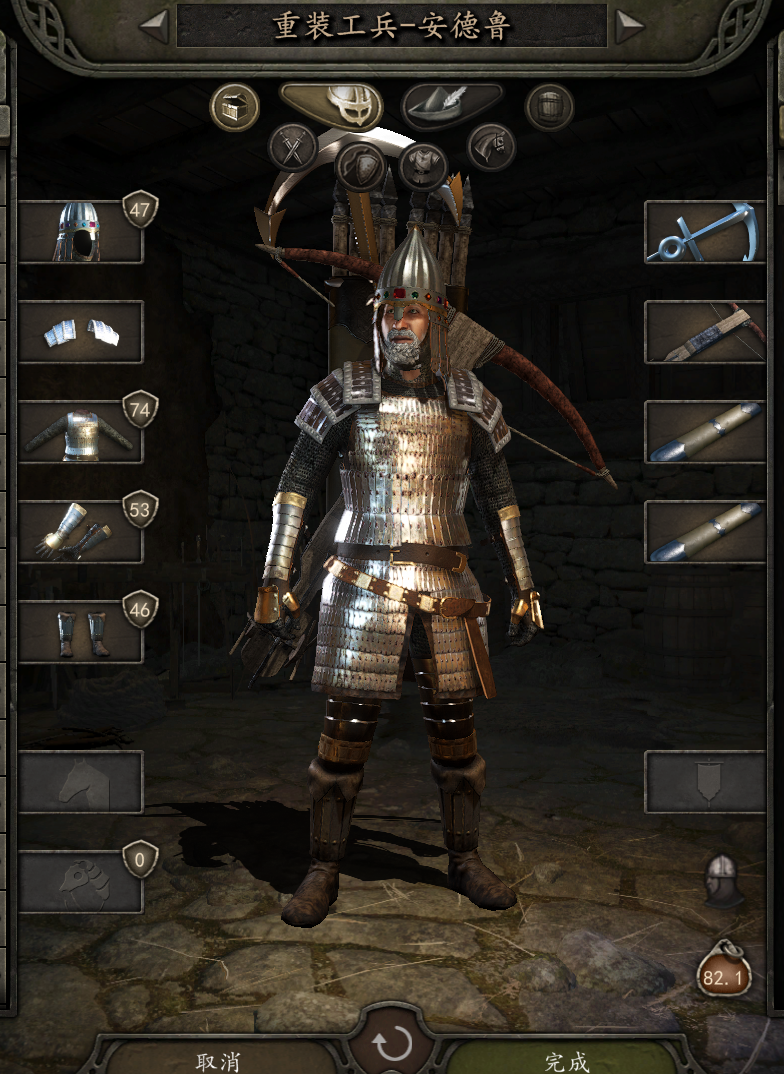
Task: Filter by crossed swords weapons
Action: [293, 148]
